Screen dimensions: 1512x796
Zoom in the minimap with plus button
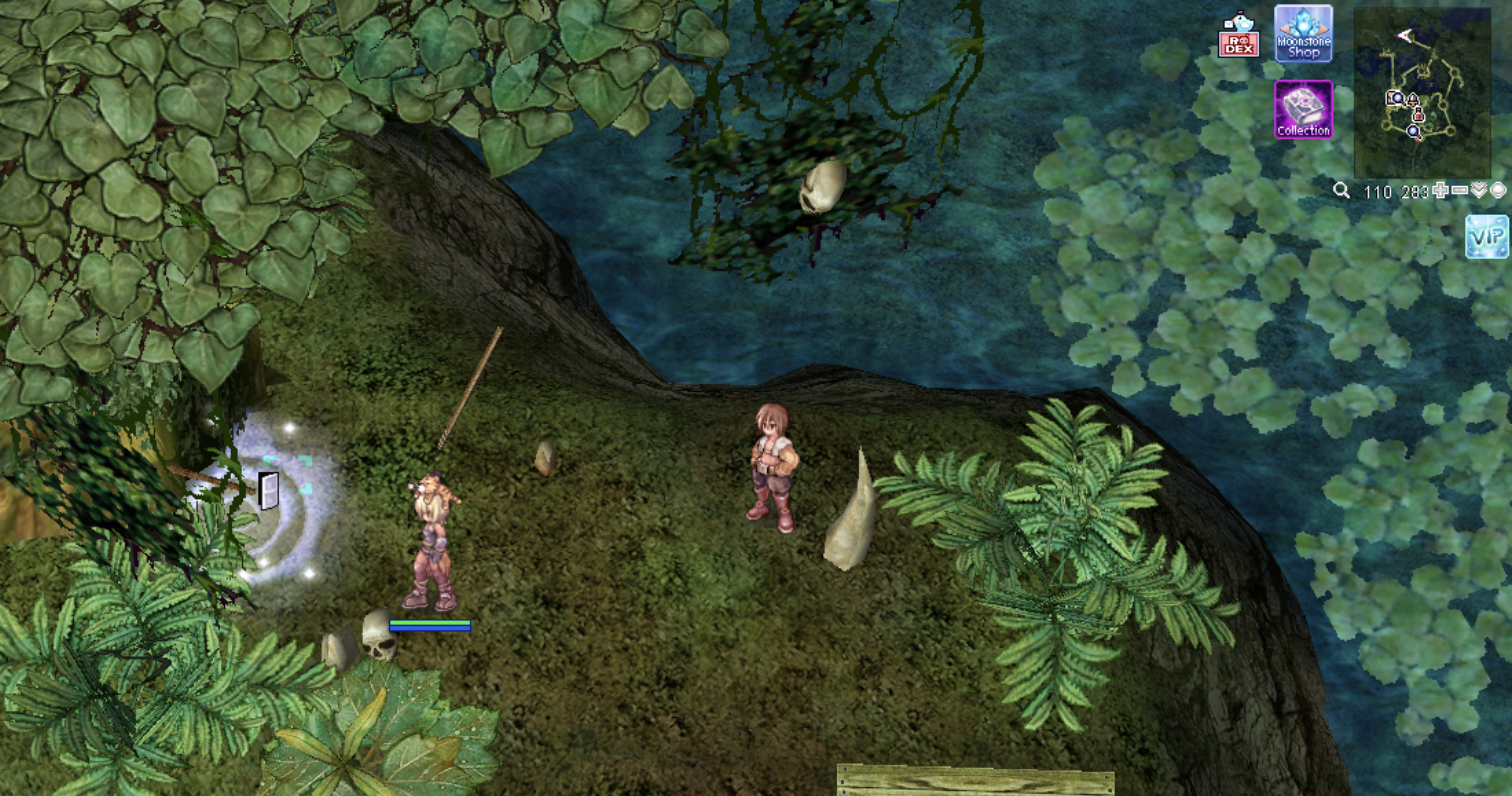click(1440, 190)
